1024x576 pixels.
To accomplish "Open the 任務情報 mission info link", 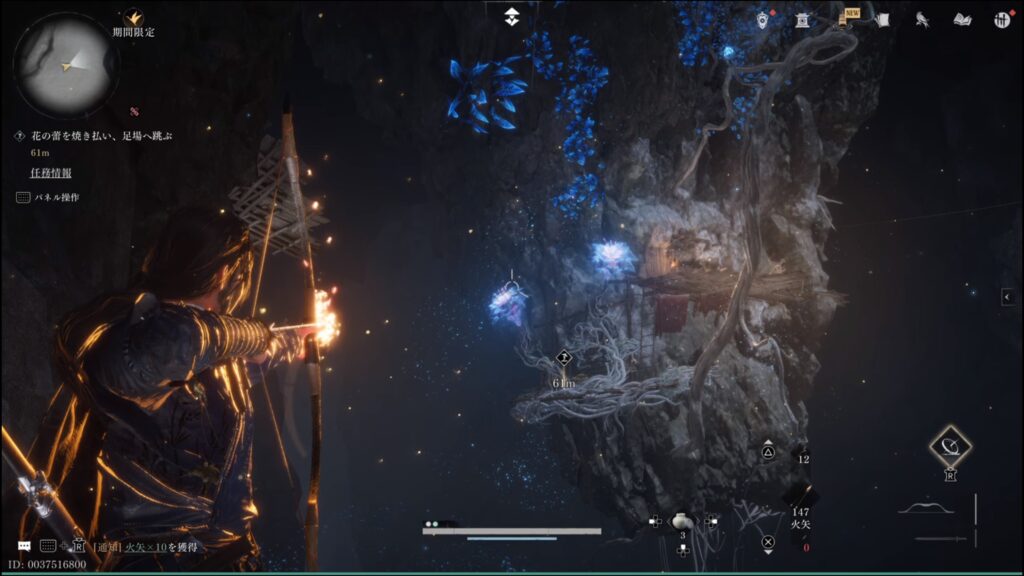I will pyautogui.click(x=50, y=173).
